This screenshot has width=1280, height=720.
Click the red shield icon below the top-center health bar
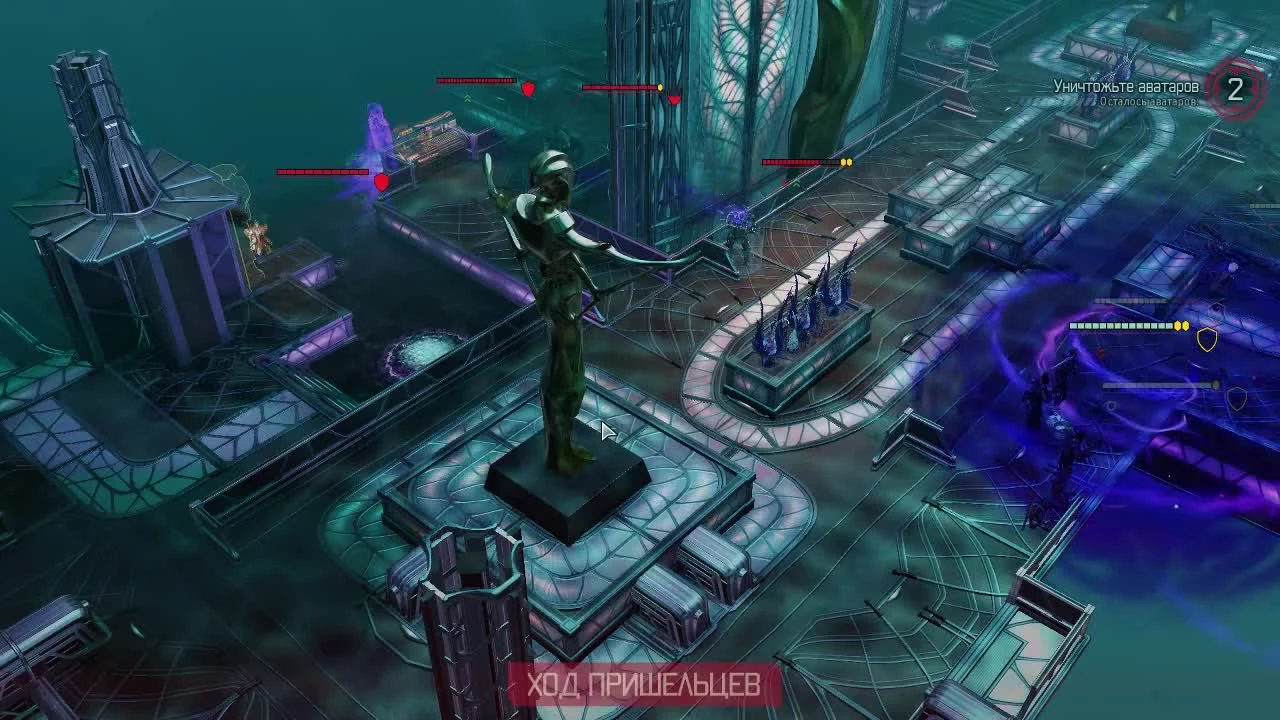click(x=528, y=89)
